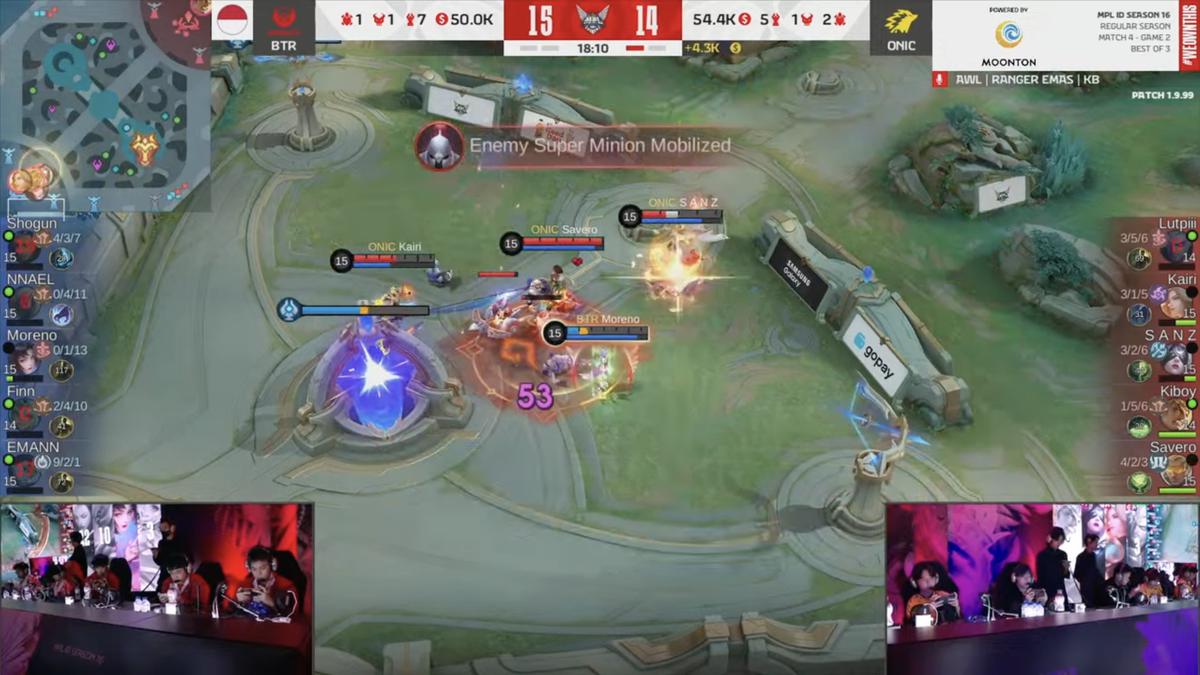
Task: Select EMANN's player row
Action: (x=38, y=468)
